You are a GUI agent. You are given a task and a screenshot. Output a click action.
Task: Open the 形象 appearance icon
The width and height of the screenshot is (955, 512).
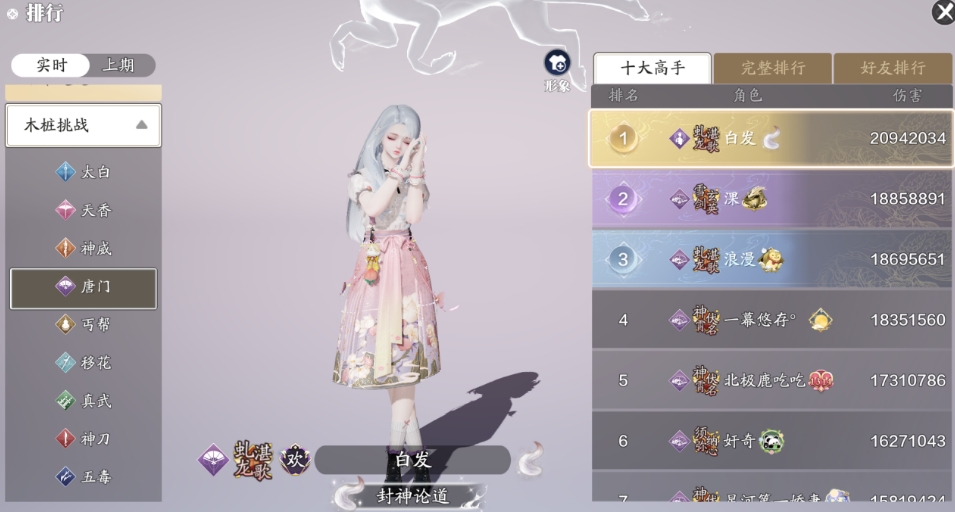click(557, 67)
